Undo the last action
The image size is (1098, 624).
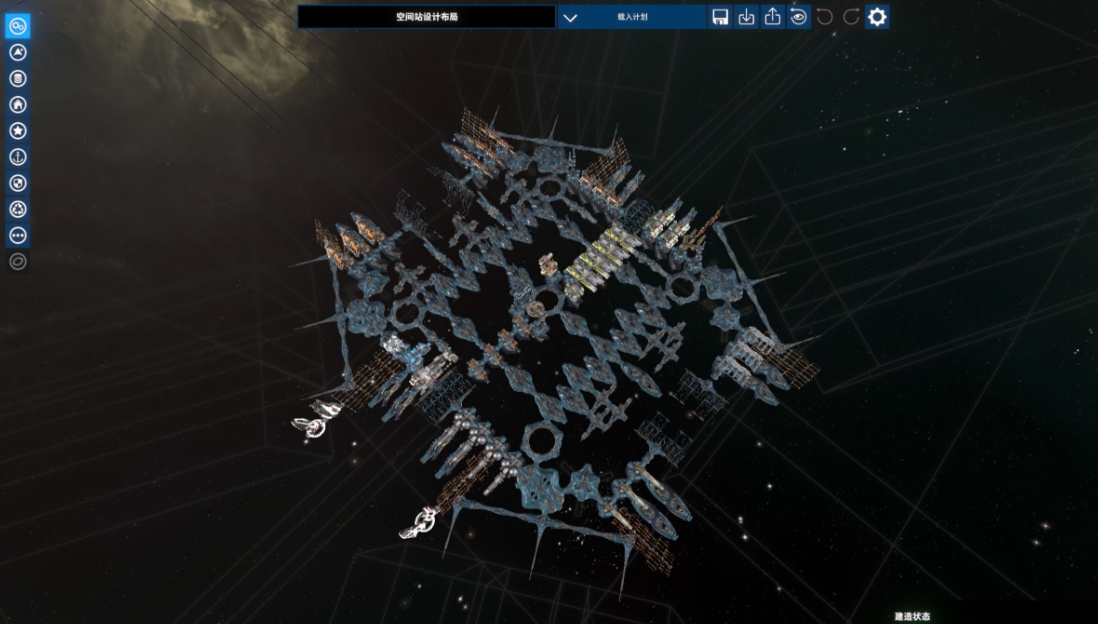point(825,17)
